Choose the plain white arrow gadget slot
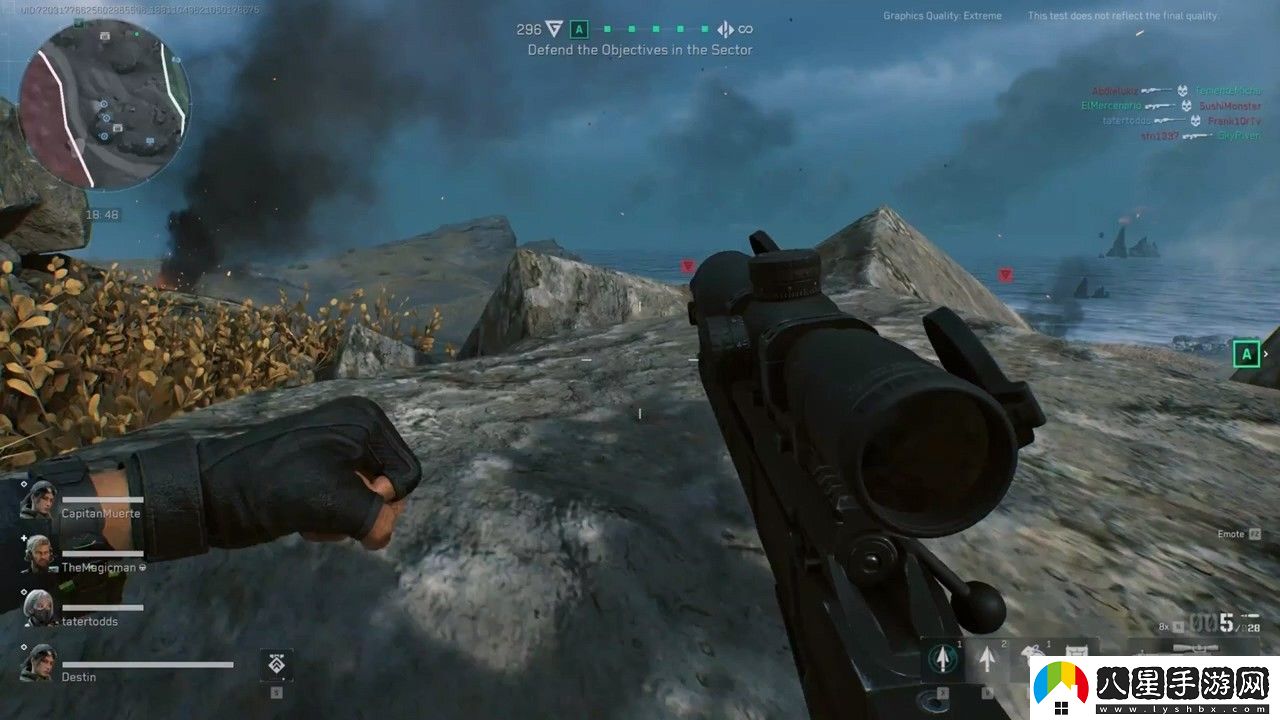Image resolution: width=1280 pixels, height=720 pixels. tap(988, 658)
